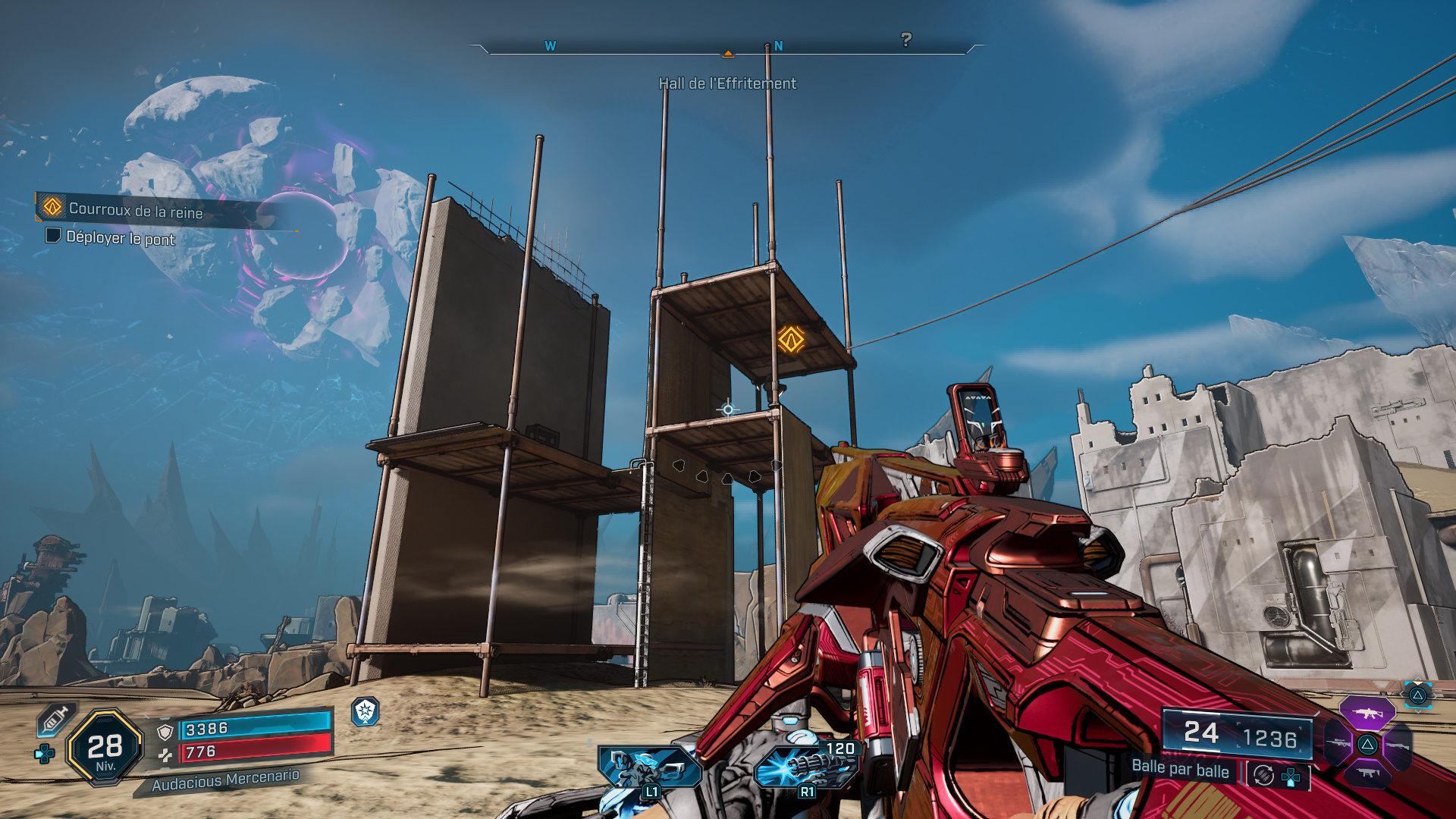Select the top assault rifle weapon slot

[1367, 714]
